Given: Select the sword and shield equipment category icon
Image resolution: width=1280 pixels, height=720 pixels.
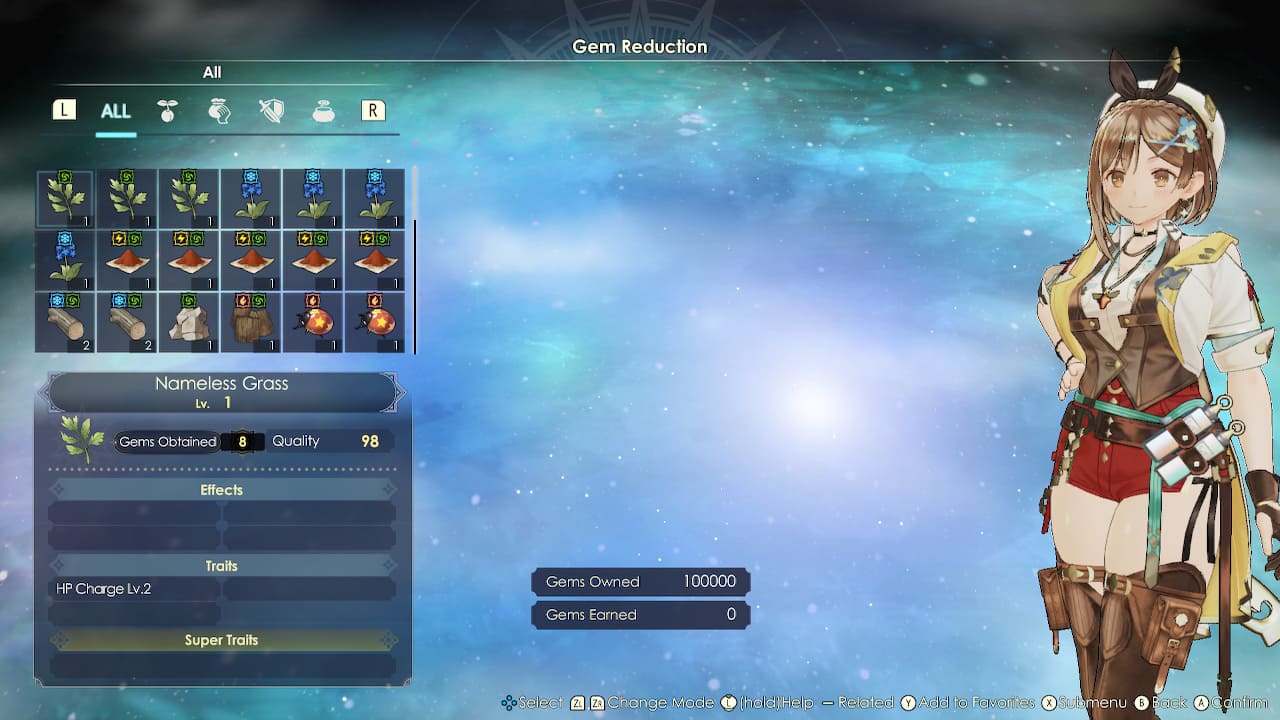Looking at the screenshot, I should coord(270,110).
